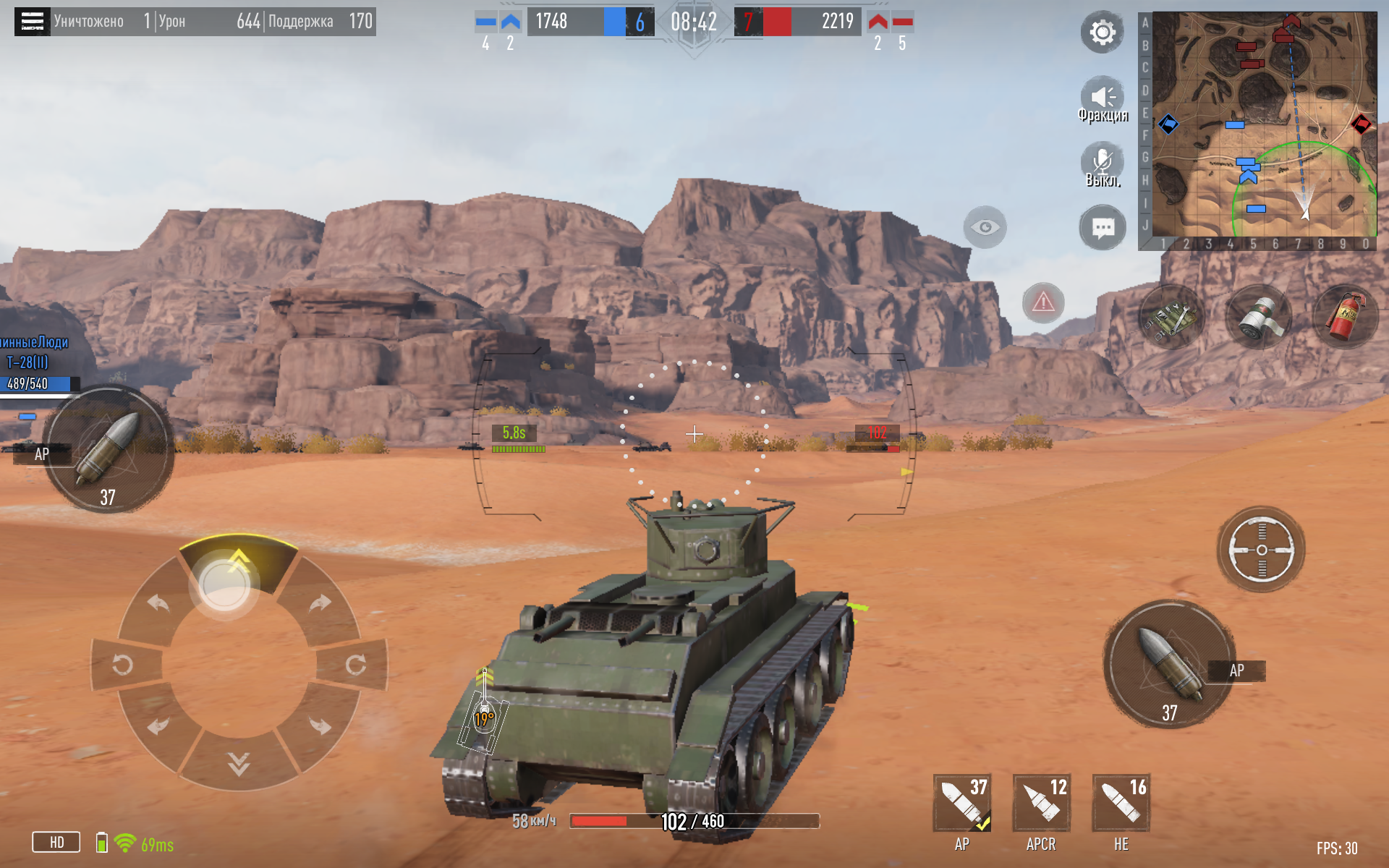Viewport: 1389px width, 868px height.
Task: Toggle the HD graphics button
Action: click(56, 842)
